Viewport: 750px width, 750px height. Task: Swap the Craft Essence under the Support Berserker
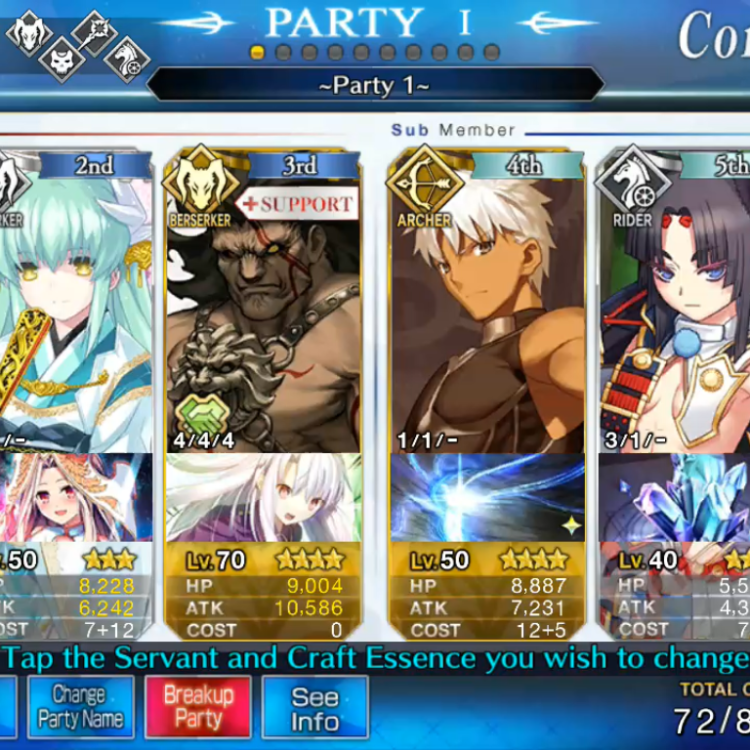tap(262, 498)
